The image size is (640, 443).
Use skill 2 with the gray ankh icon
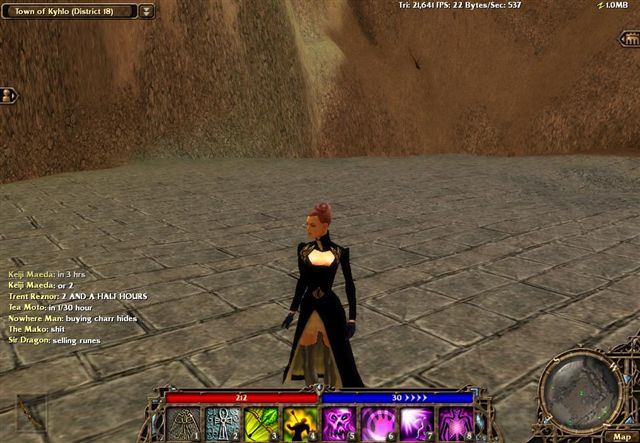pos(222,424)
